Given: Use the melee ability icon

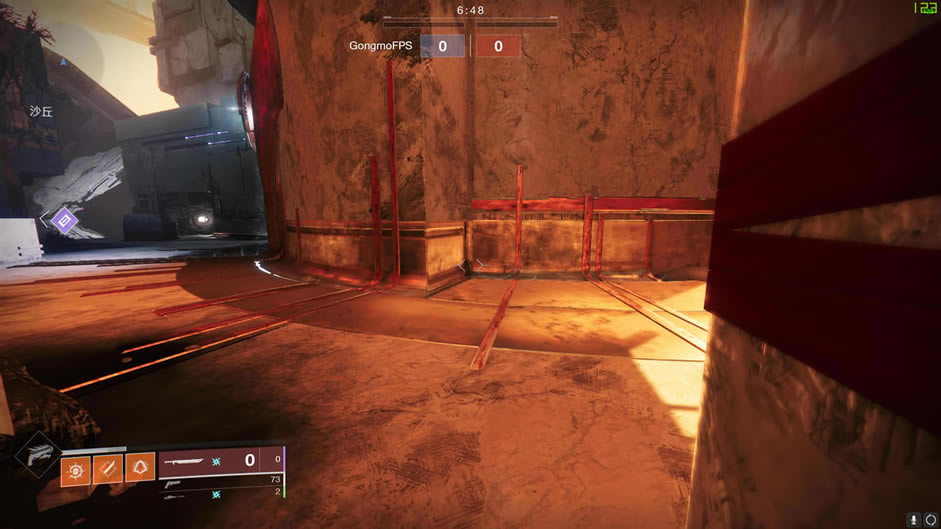Looking at the screenshot, I should (107, 469).
